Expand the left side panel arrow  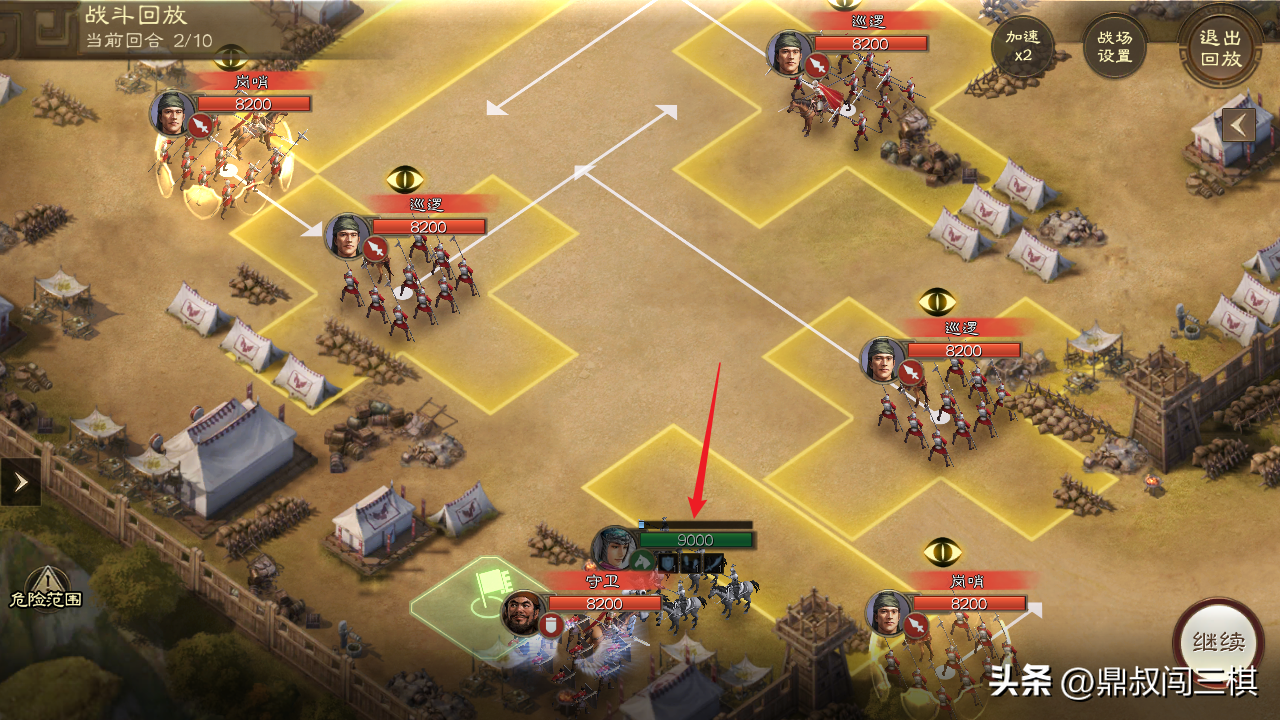click(20, 483)
